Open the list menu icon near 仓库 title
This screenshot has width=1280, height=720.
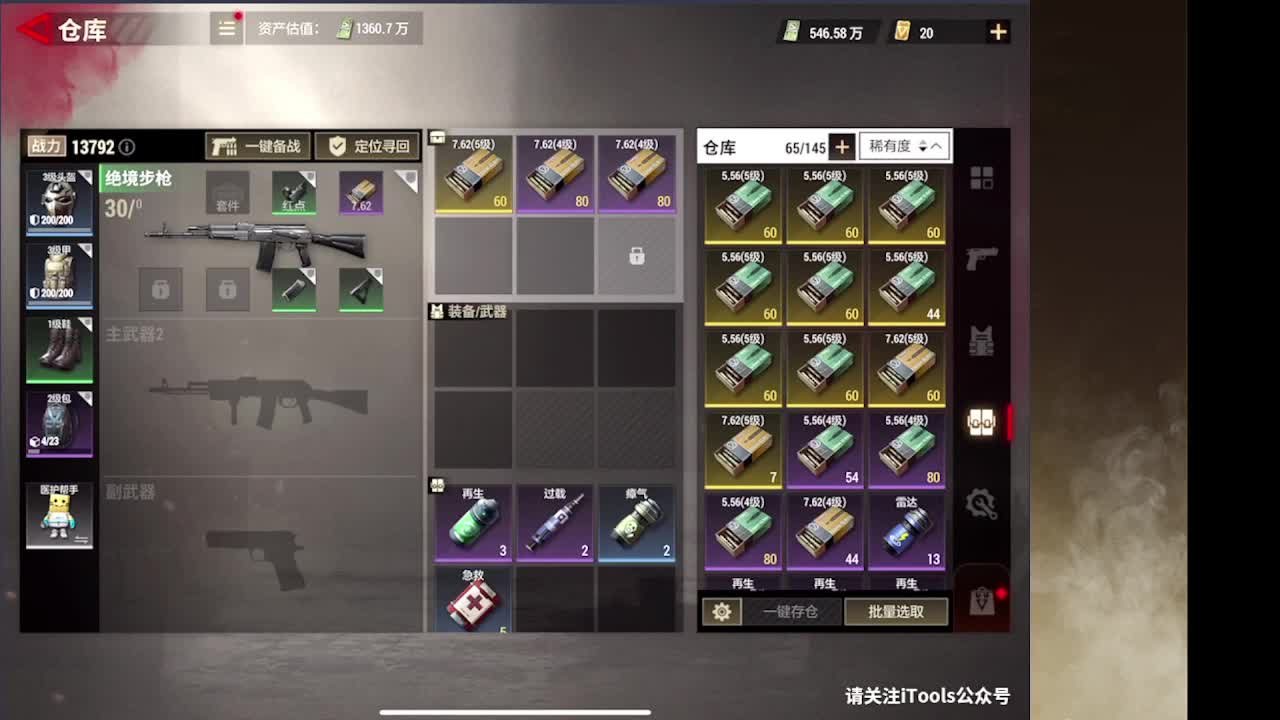[x=226, y=29]
